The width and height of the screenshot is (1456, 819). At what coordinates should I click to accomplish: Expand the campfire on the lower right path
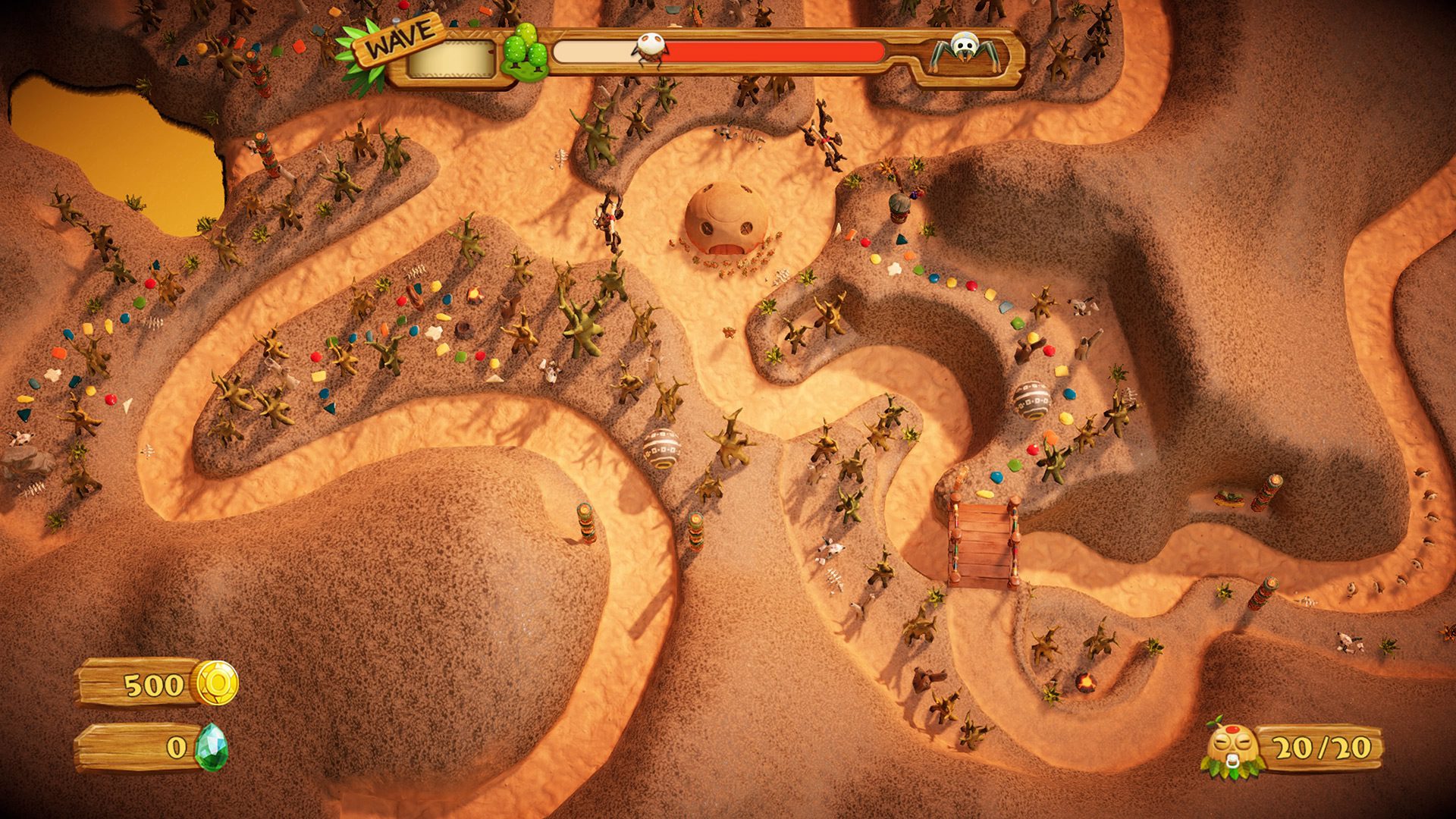pyautogui.click(x=1084, y=679)
